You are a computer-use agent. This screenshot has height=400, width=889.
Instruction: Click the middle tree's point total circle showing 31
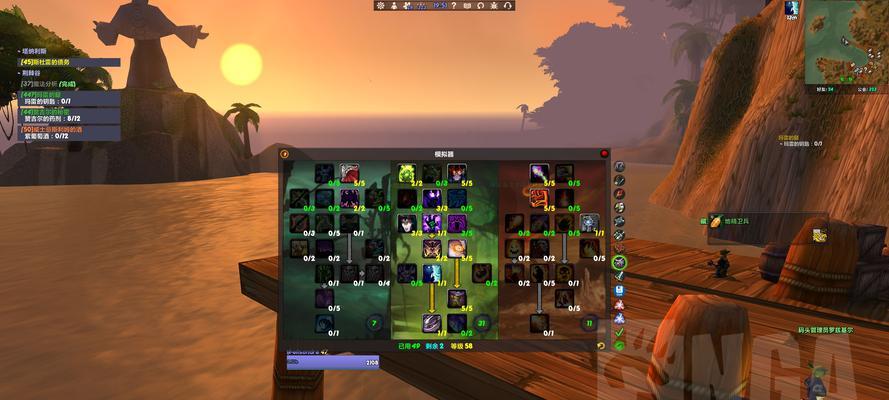[482, 323]
